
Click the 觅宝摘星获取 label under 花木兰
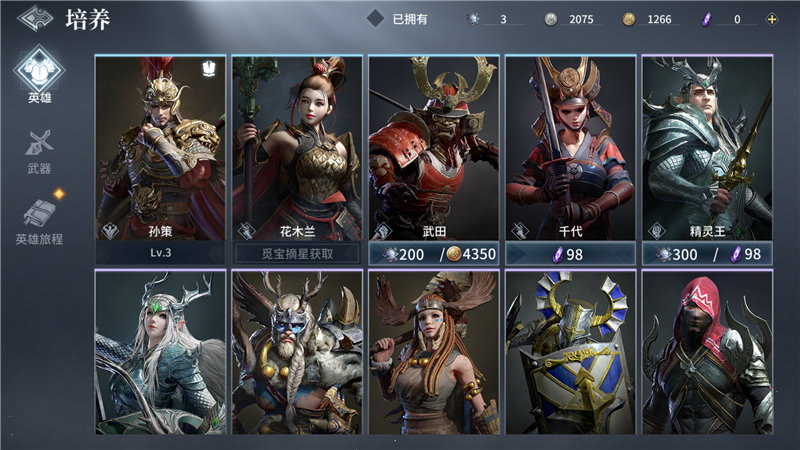pyautogui.click(x=297, y=254)
